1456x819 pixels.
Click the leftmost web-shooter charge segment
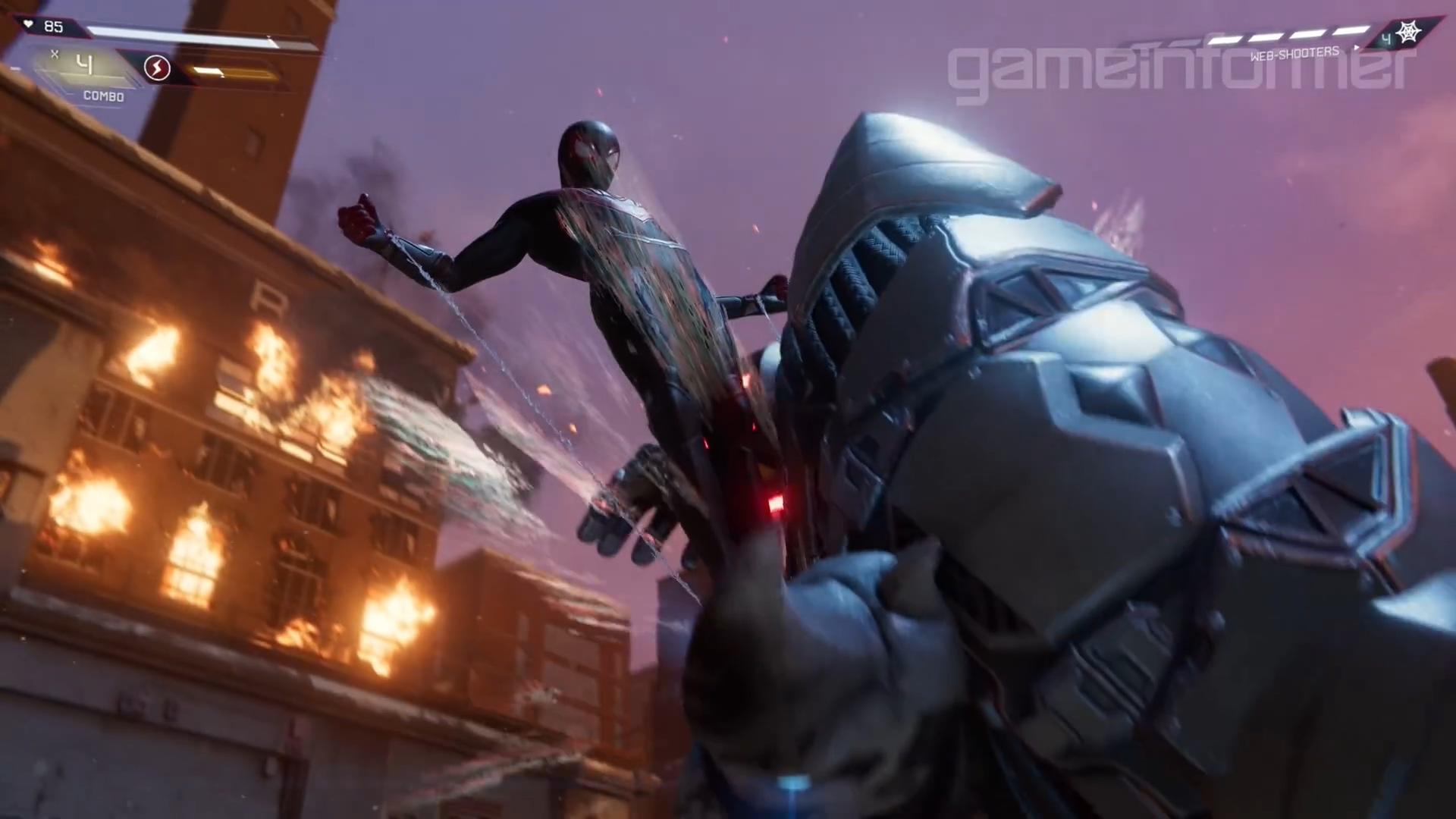(1224, 39)
